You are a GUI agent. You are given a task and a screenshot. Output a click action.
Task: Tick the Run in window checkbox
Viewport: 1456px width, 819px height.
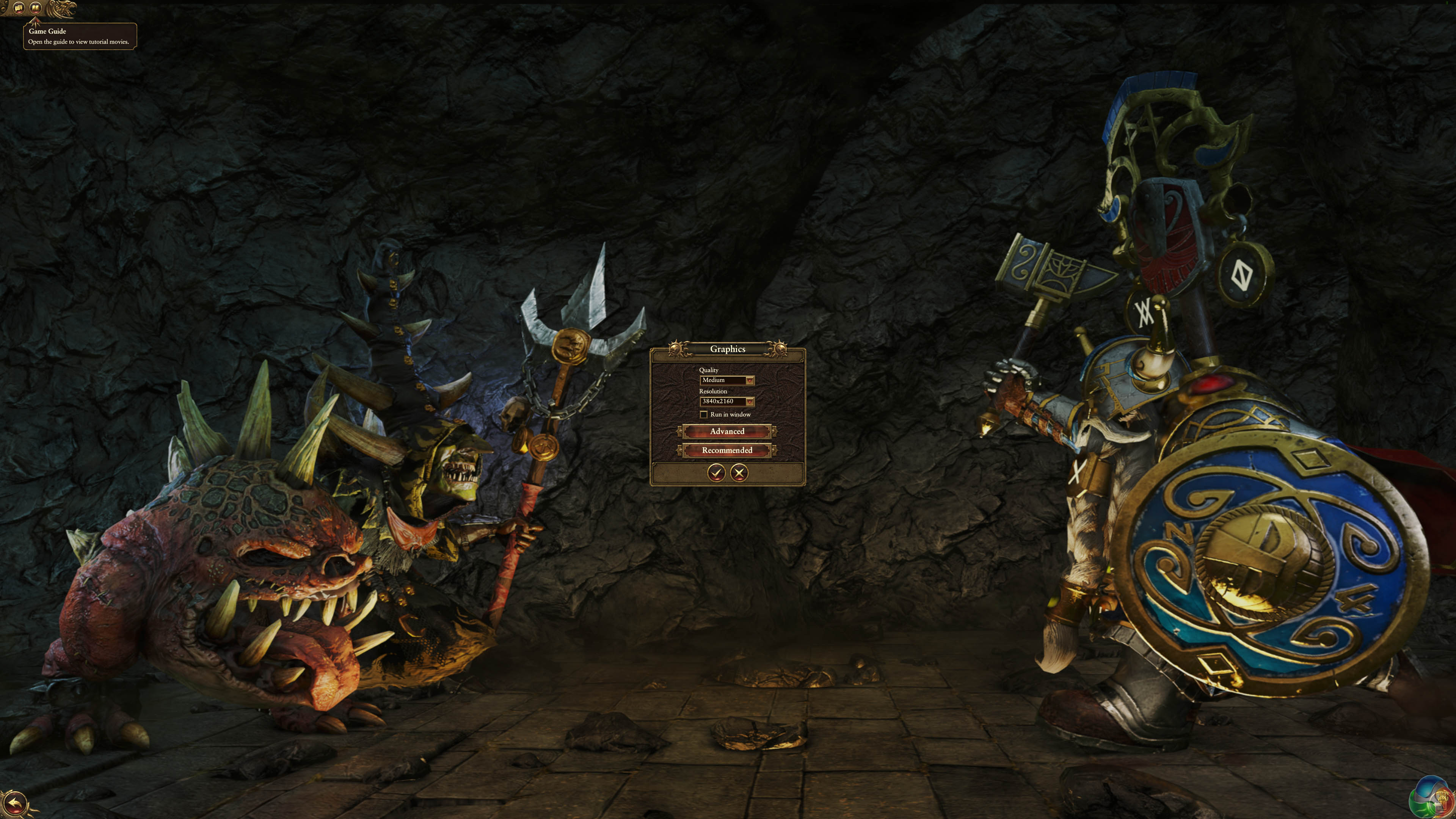tap(704, 414)
